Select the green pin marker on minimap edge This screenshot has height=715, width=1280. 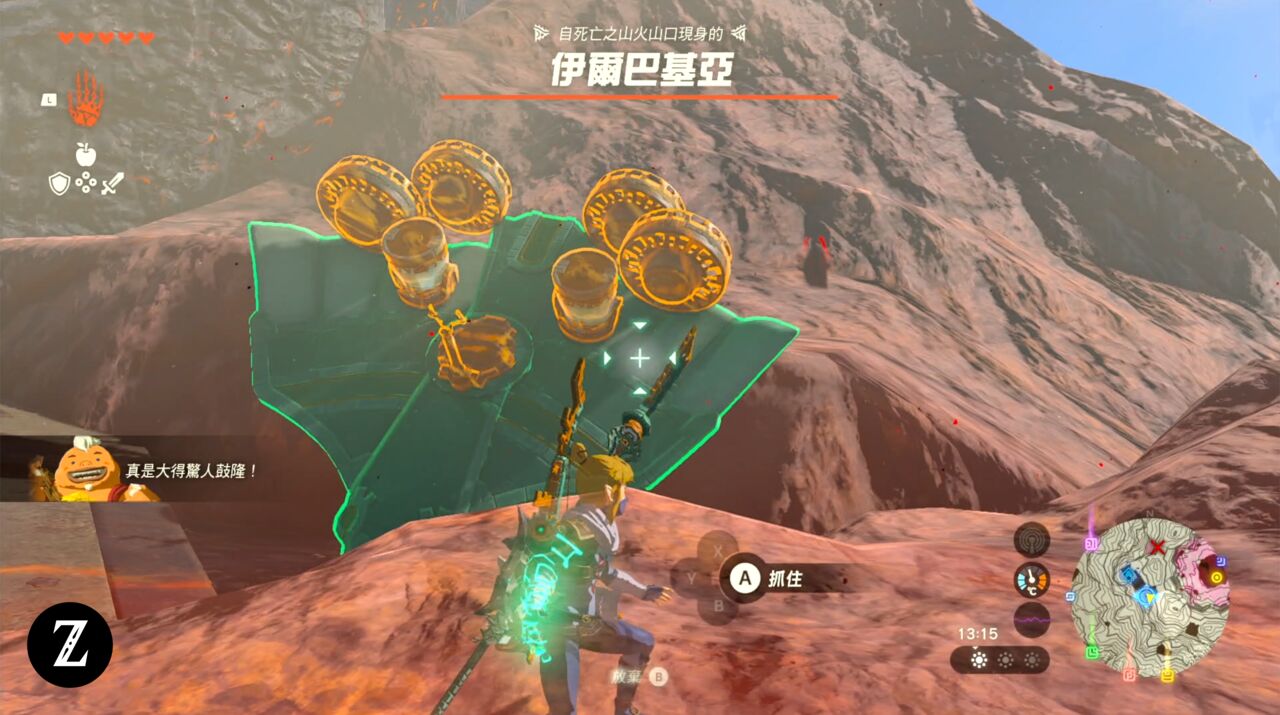click(x=1093, y=653)
